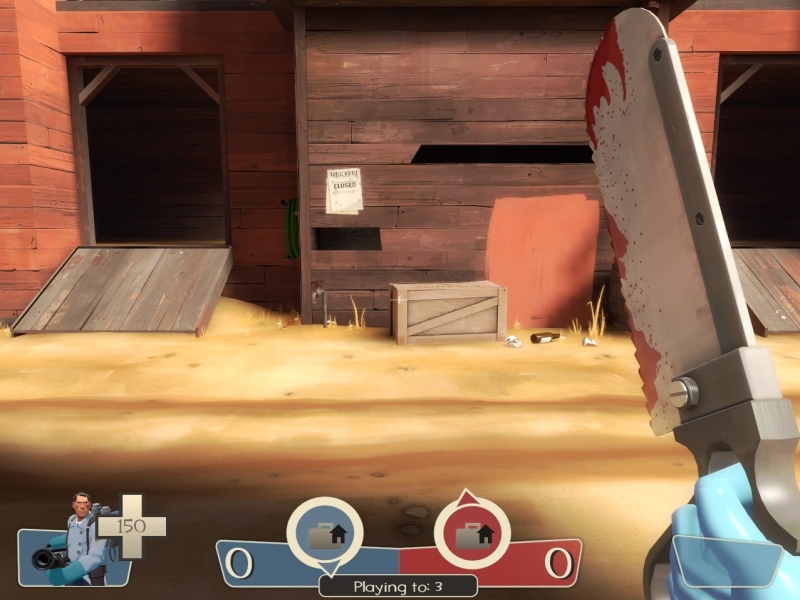Click the BLU team intelligence briefcase icon
Viewport: 800px width, 600px height.
click(324, 535)
